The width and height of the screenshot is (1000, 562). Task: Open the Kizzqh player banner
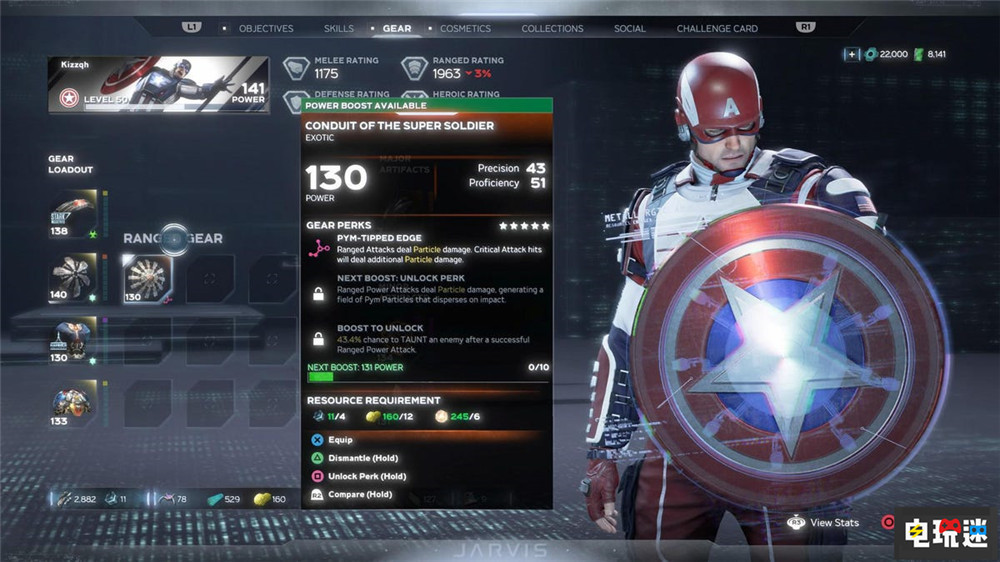(x=158, y=83)
